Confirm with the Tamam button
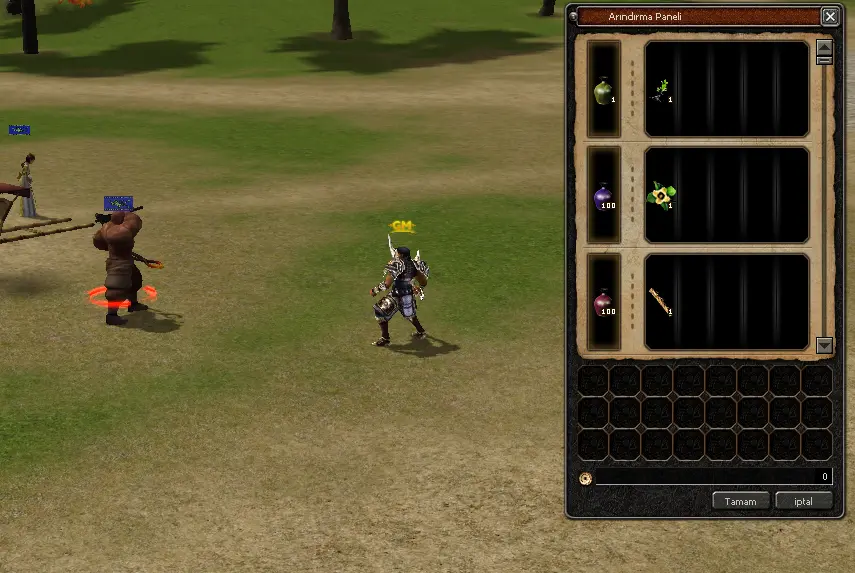The height and width of the screenshot is (573, 855). 741,501
